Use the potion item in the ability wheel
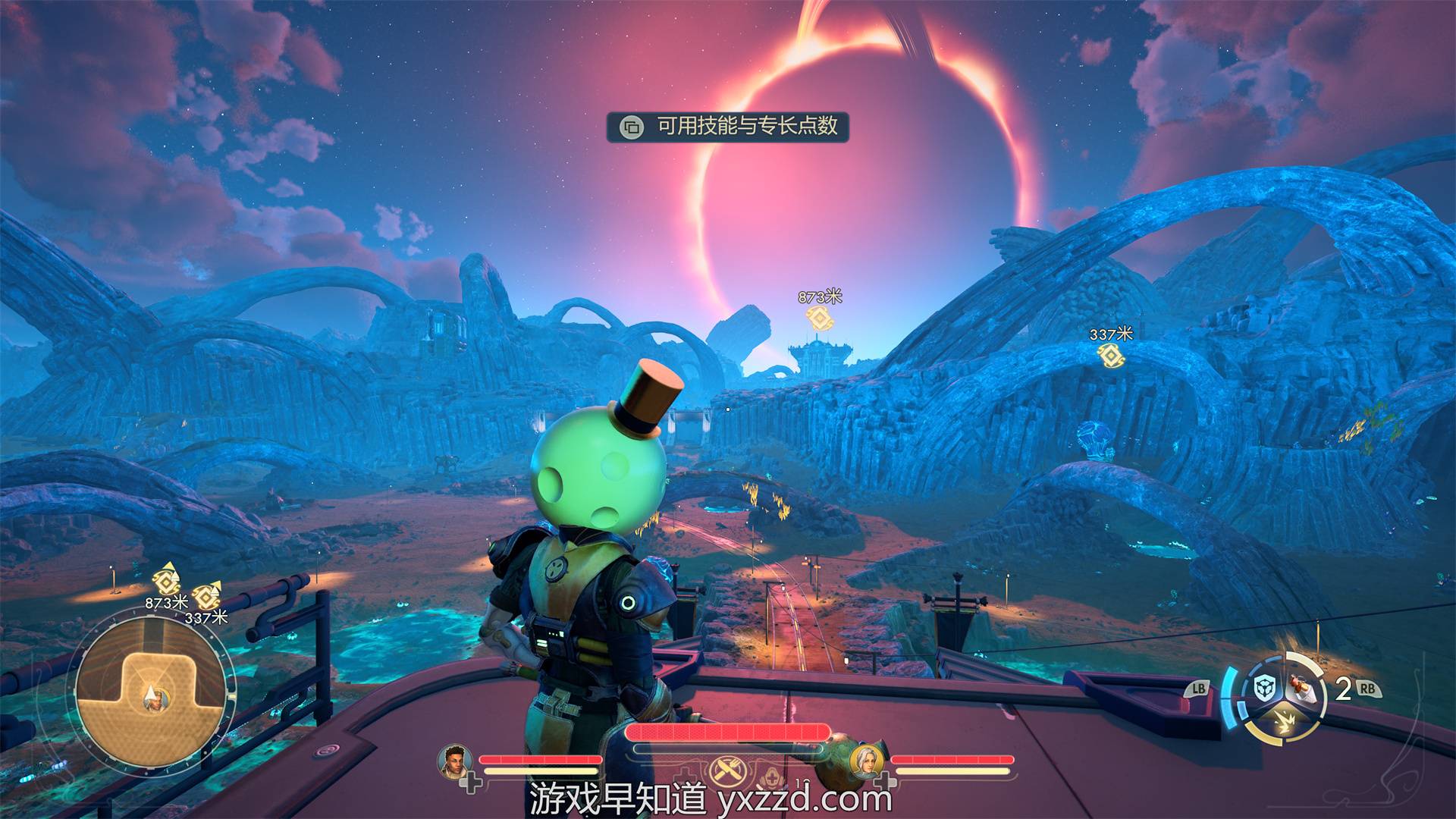Viewport: 1456px width, 819px height. [1301, 688]
